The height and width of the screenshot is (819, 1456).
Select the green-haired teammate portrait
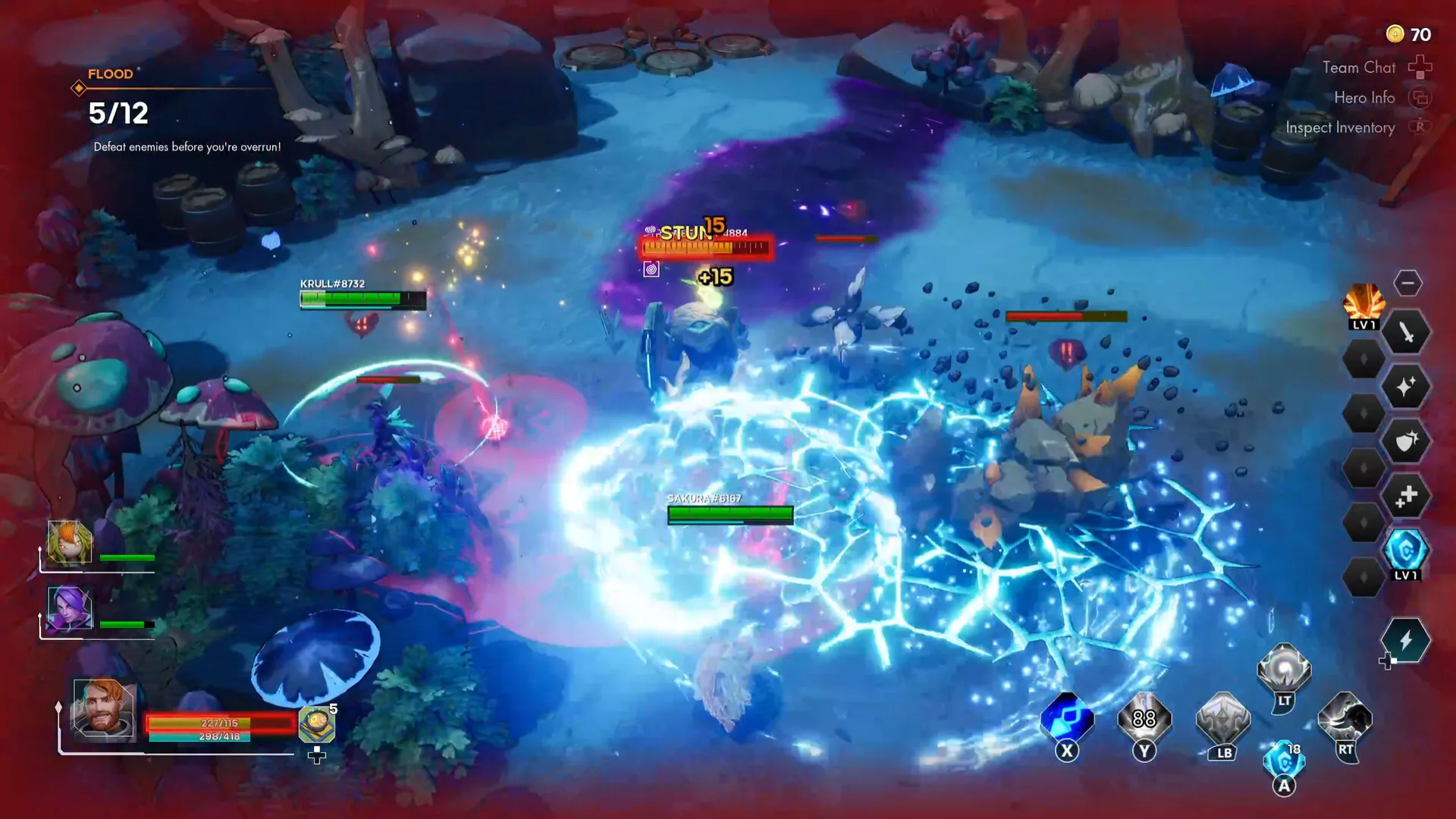point(70,542)
